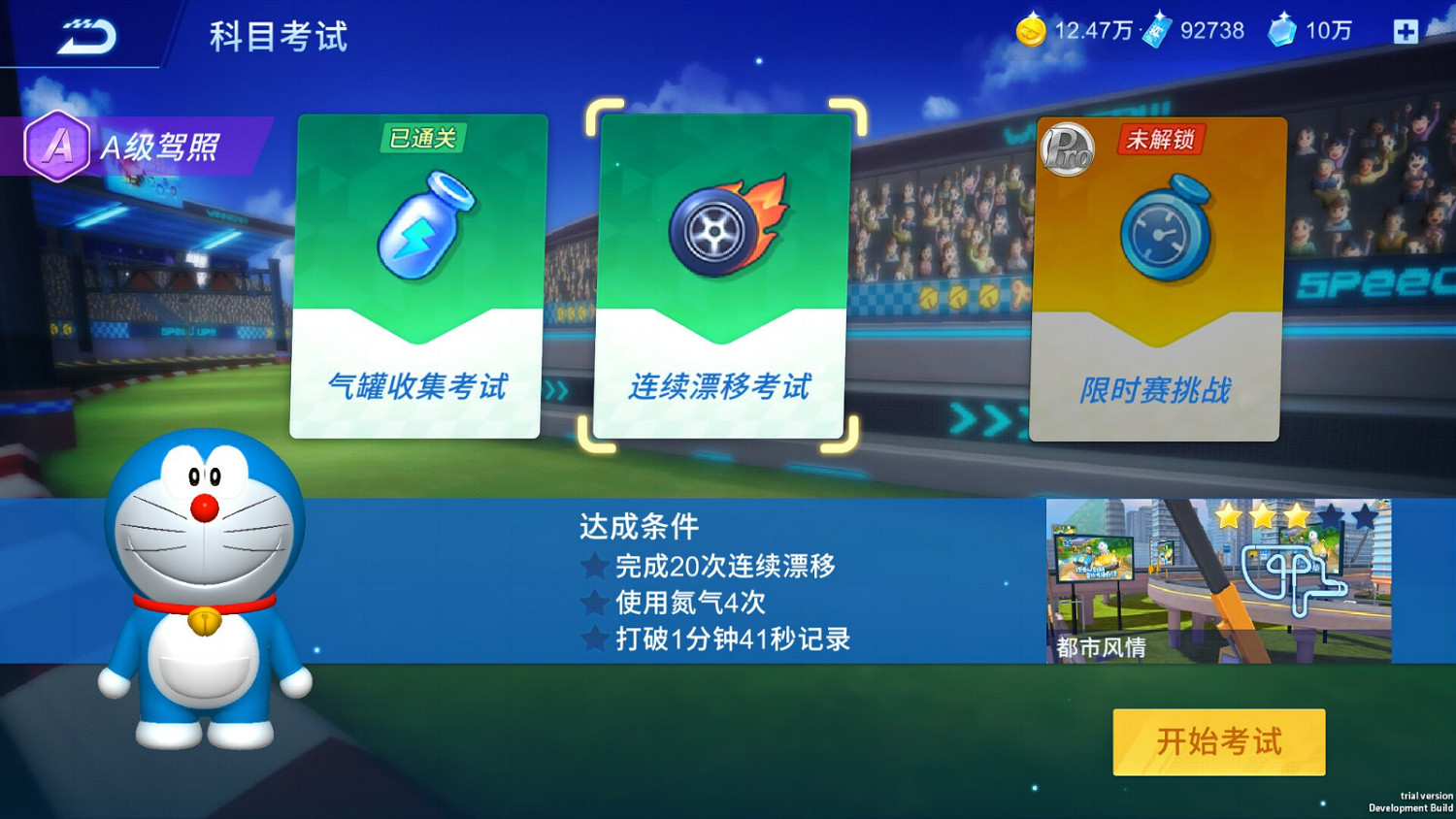Tap the hexagonal A-grade license badge
1456x819 pixels.
[x=55, y=147]
